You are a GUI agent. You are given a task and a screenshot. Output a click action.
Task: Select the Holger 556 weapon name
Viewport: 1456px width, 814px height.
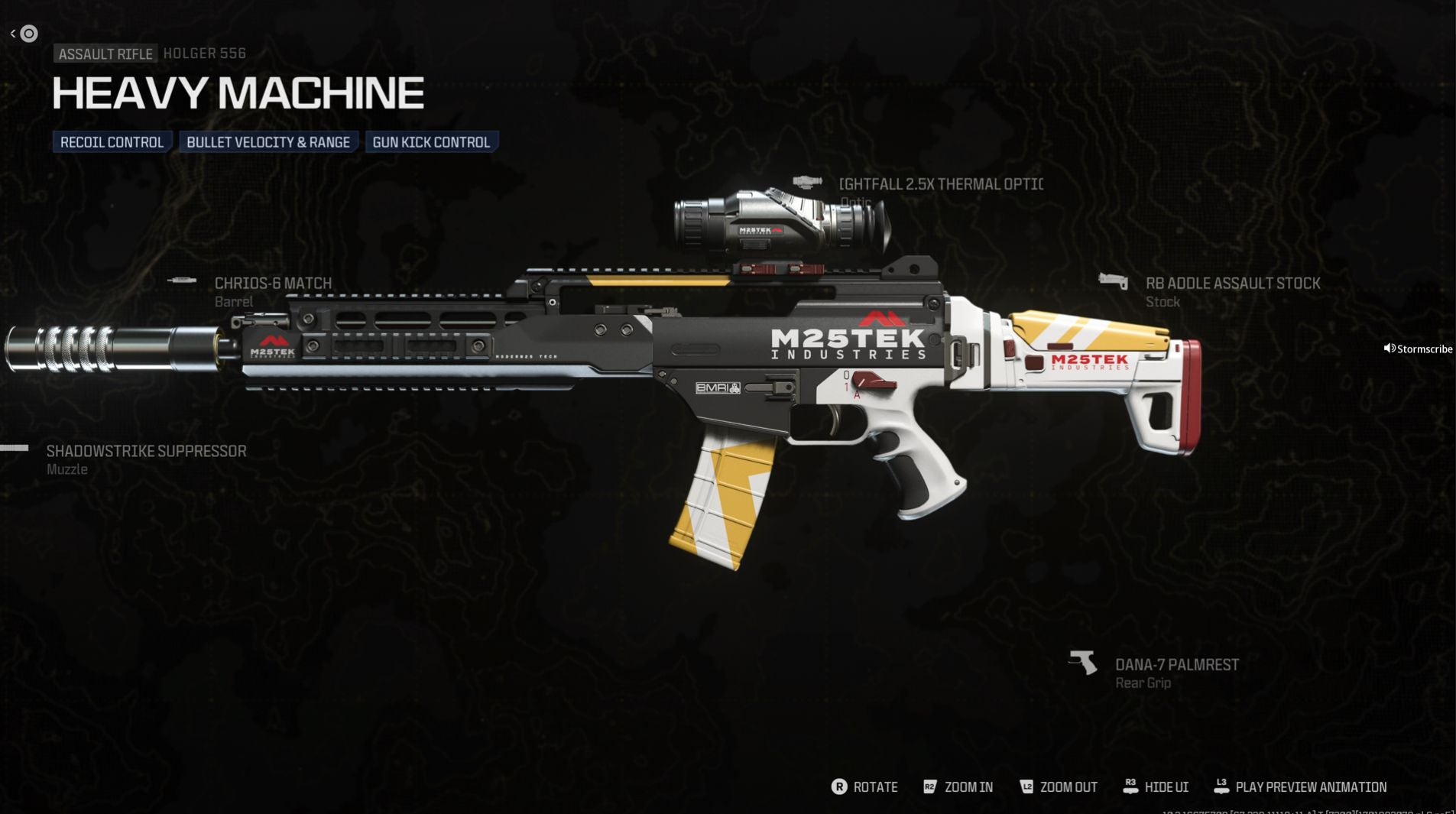pos(204,54)
